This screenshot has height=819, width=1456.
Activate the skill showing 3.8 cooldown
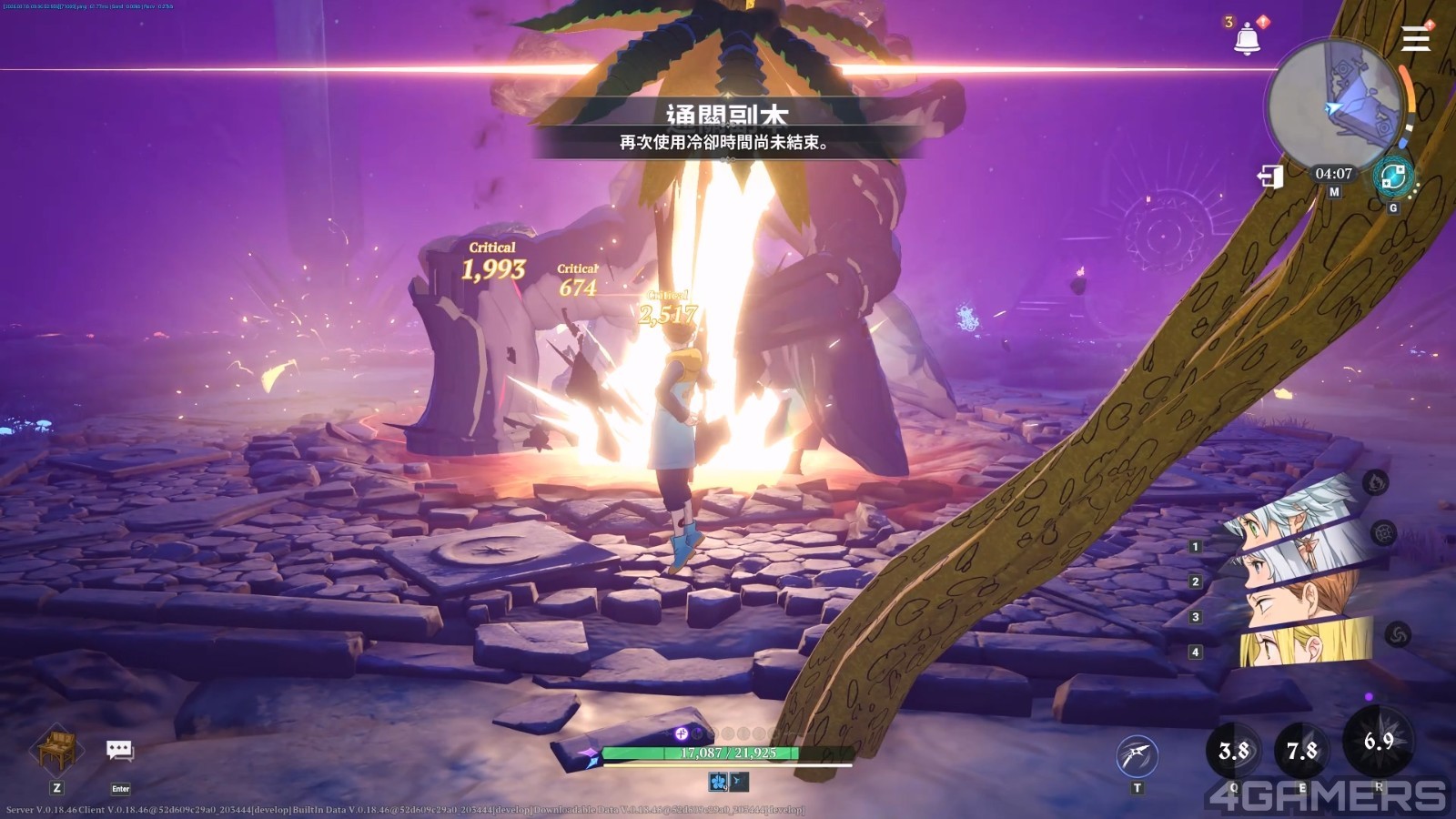pyautogui.click(x=1234, y=751)
